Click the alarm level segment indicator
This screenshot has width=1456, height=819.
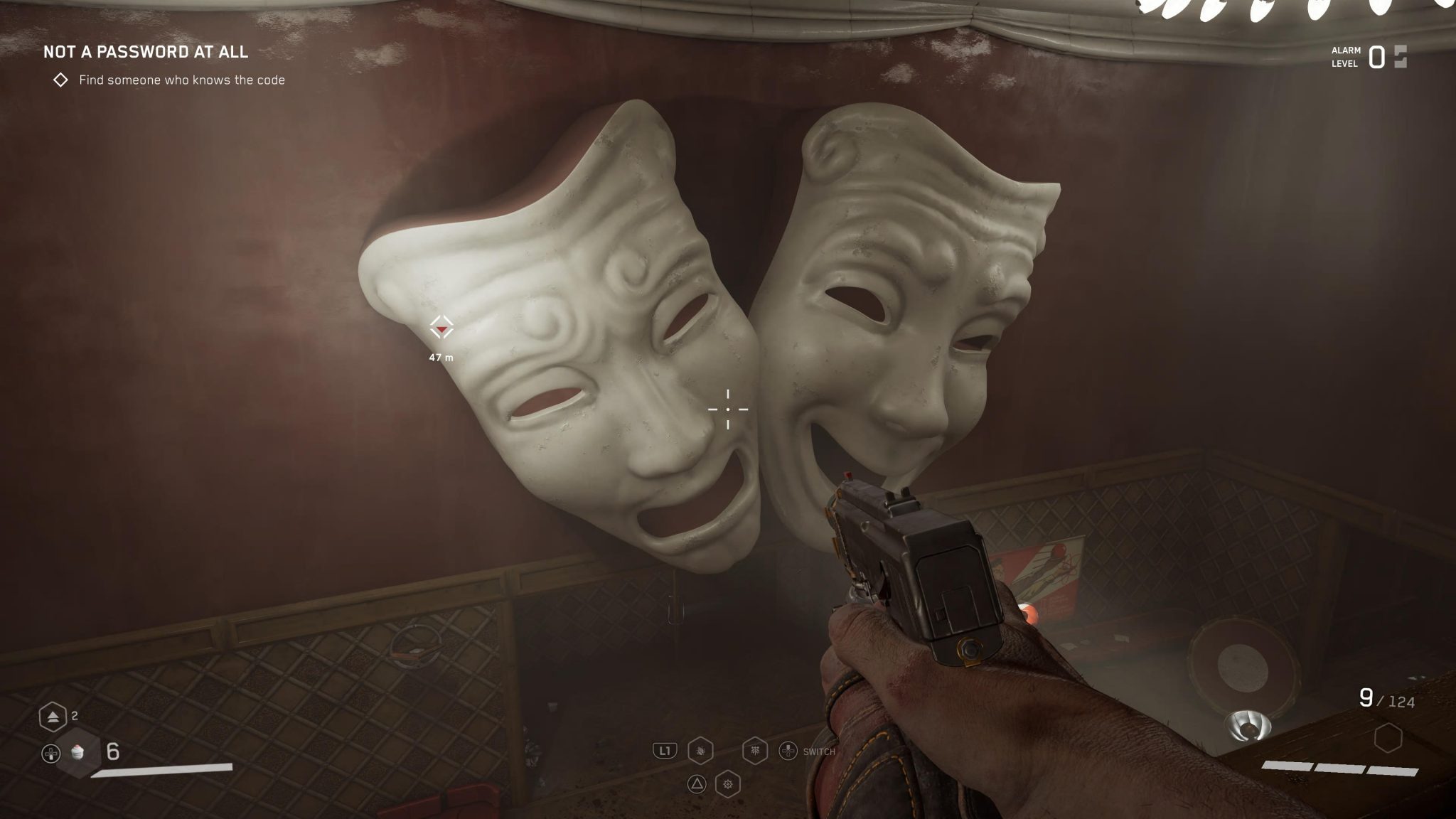point(1402,57)
